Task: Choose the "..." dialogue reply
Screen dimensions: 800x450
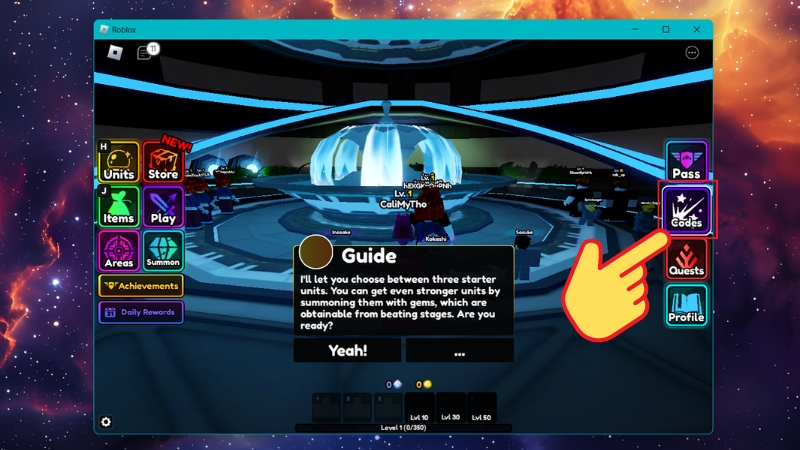Action: click(459, 351)
